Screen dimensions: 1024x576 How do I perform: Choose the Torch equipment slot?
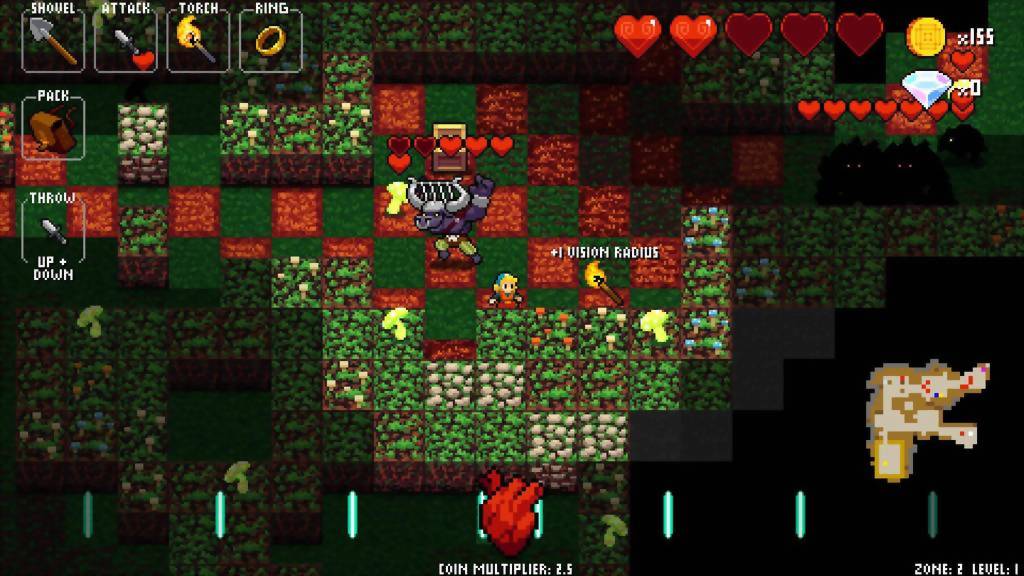(x=198, y=40)
